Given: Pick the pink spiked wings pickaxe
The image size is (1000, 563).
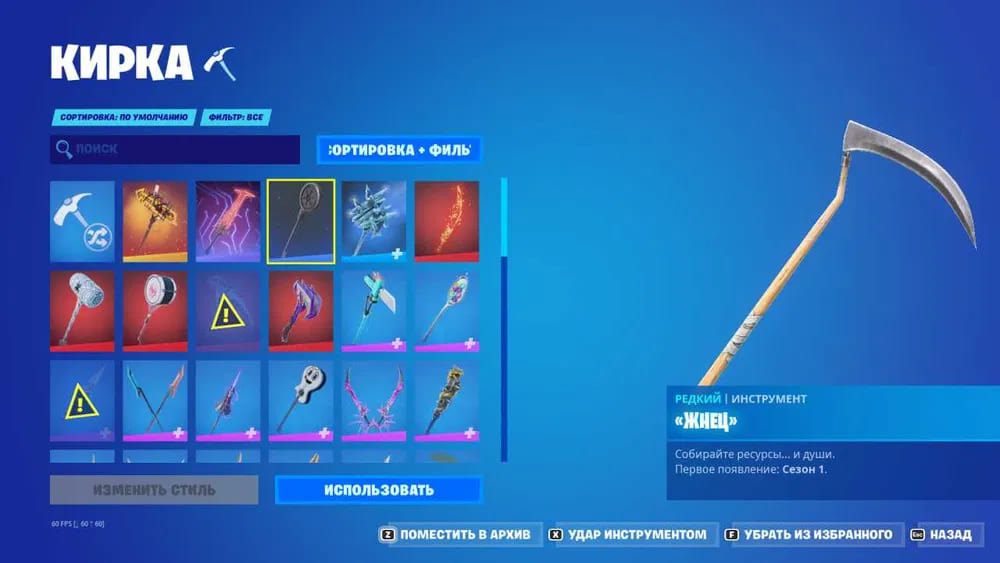Looking at the screenshot, I should point(374,400).
